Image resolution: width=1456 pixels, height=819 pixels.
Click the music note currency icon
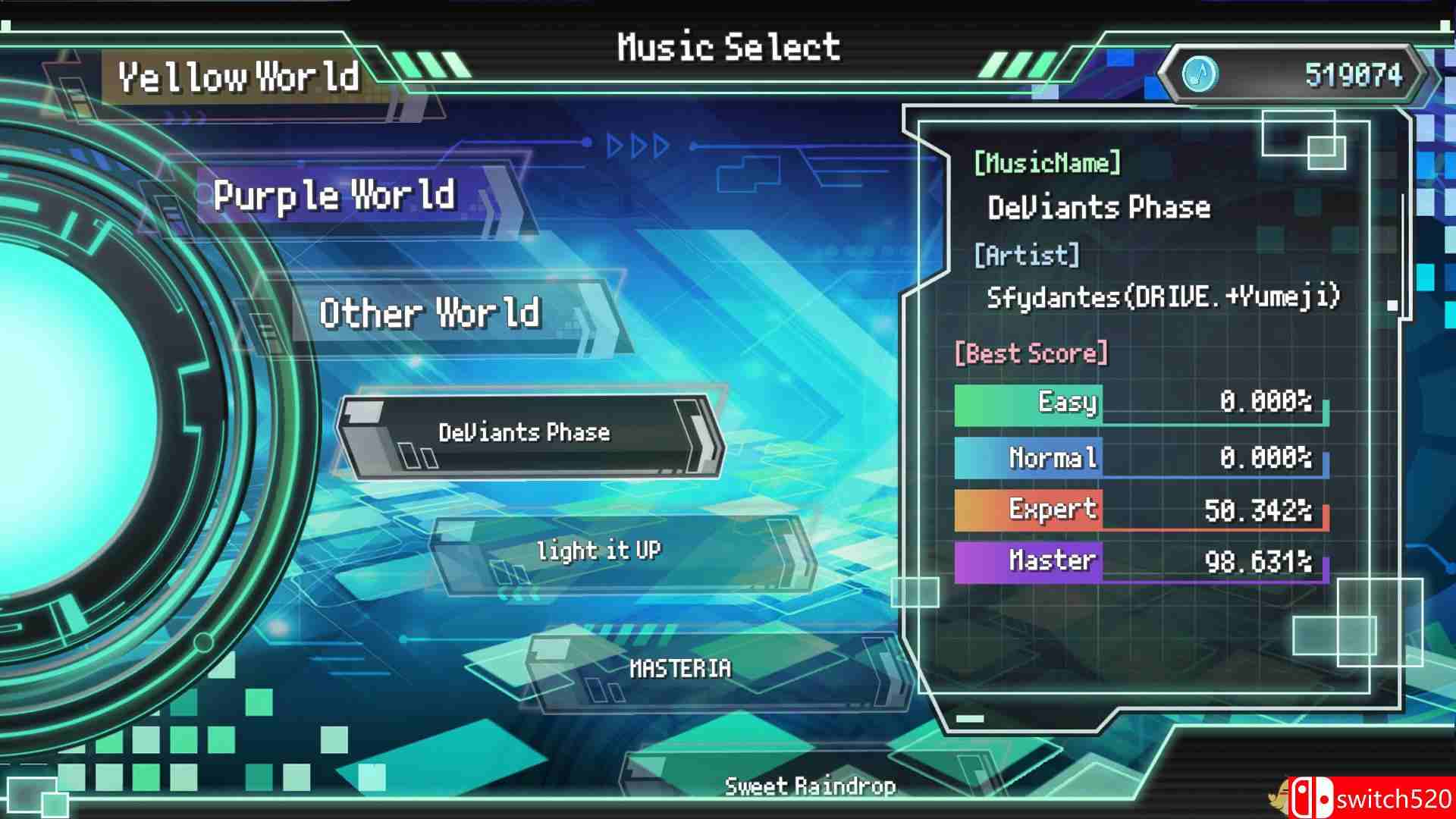(x=1200, y=74)
